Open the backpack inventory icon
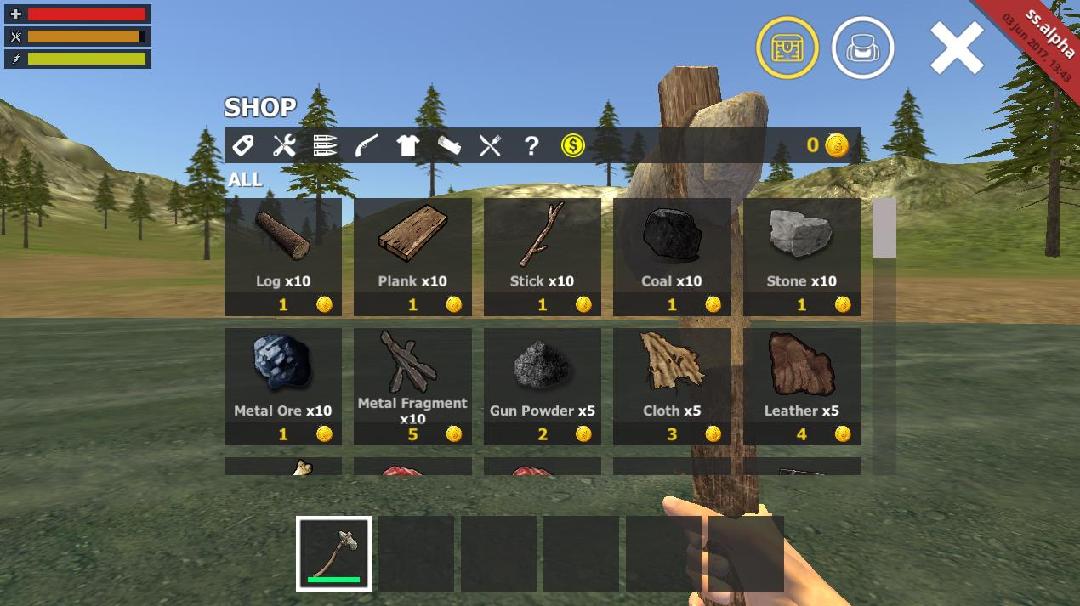 click(x=863, y=48)
